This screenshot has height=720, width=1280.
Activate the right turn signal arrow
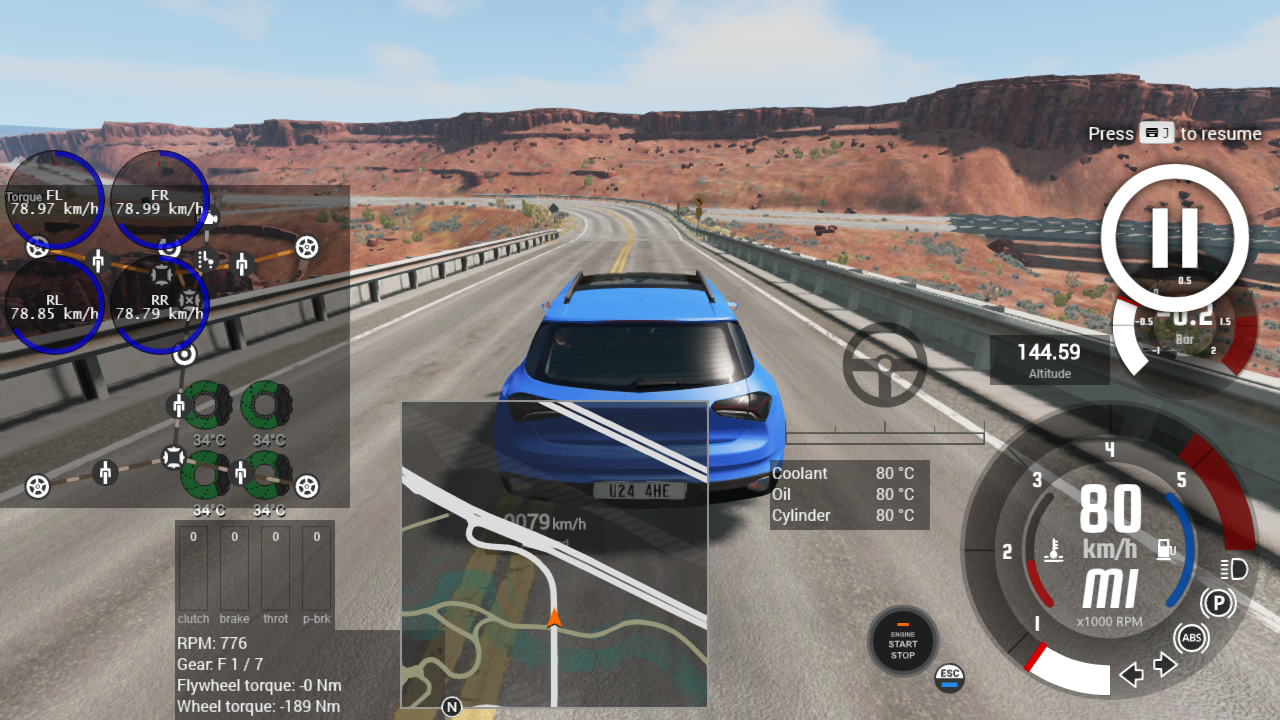(x=1165, y=664)
